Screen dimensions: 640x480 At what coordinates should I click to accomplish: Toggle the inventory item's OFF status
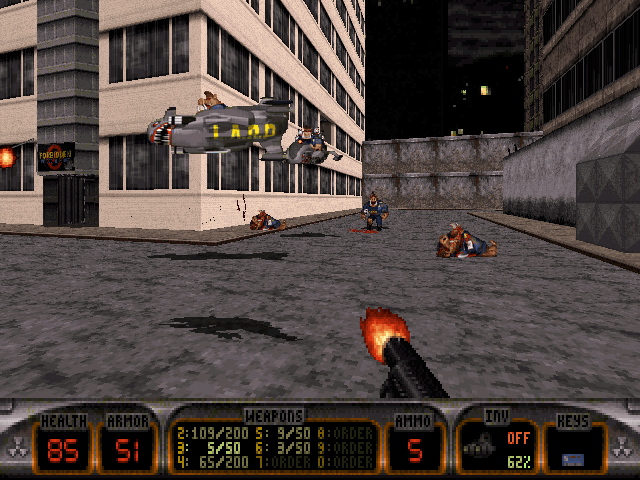click(517, 437)
